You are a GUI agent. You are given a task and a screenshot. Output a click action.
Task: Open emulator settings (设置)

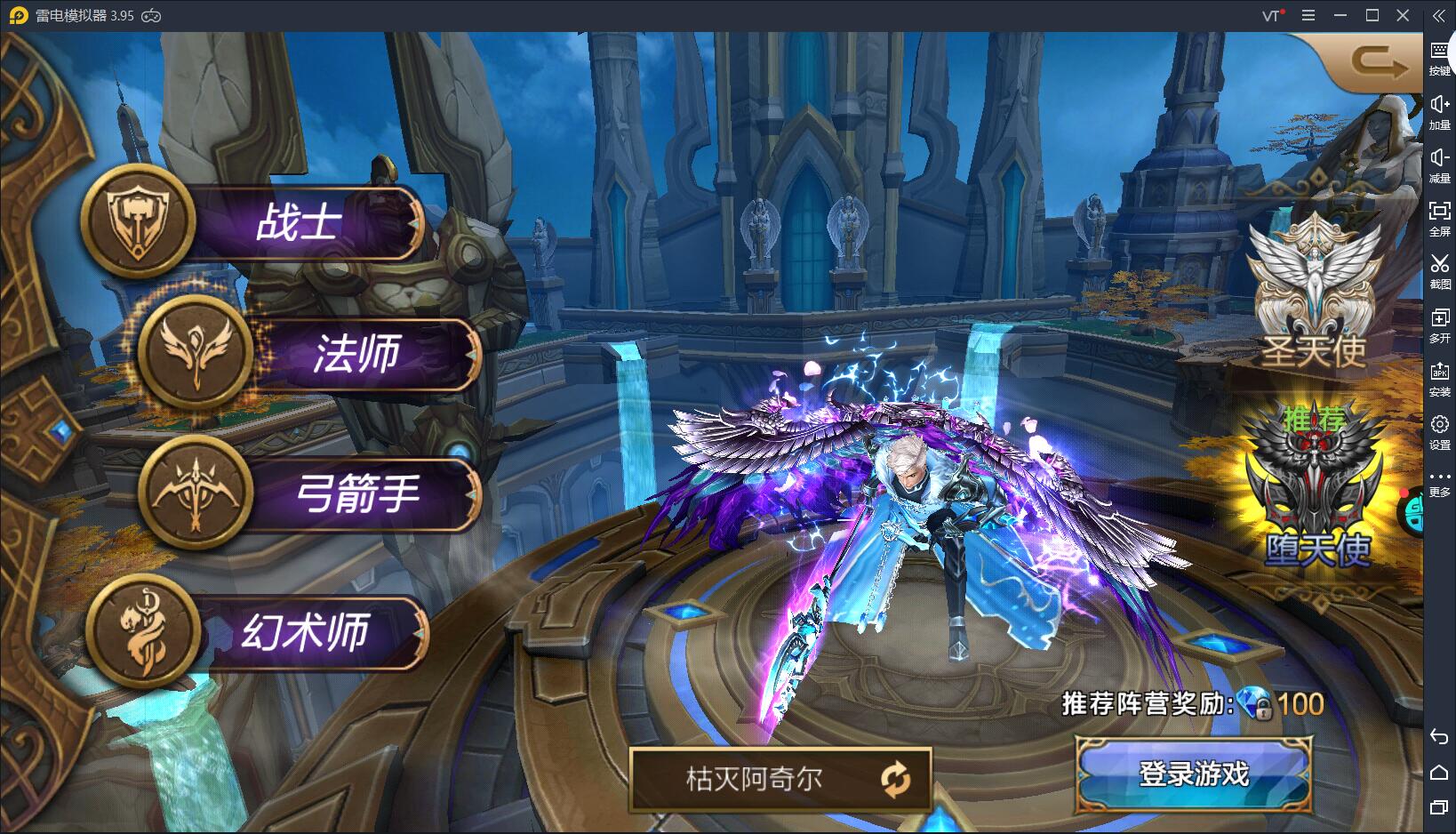pos(1442,431)
